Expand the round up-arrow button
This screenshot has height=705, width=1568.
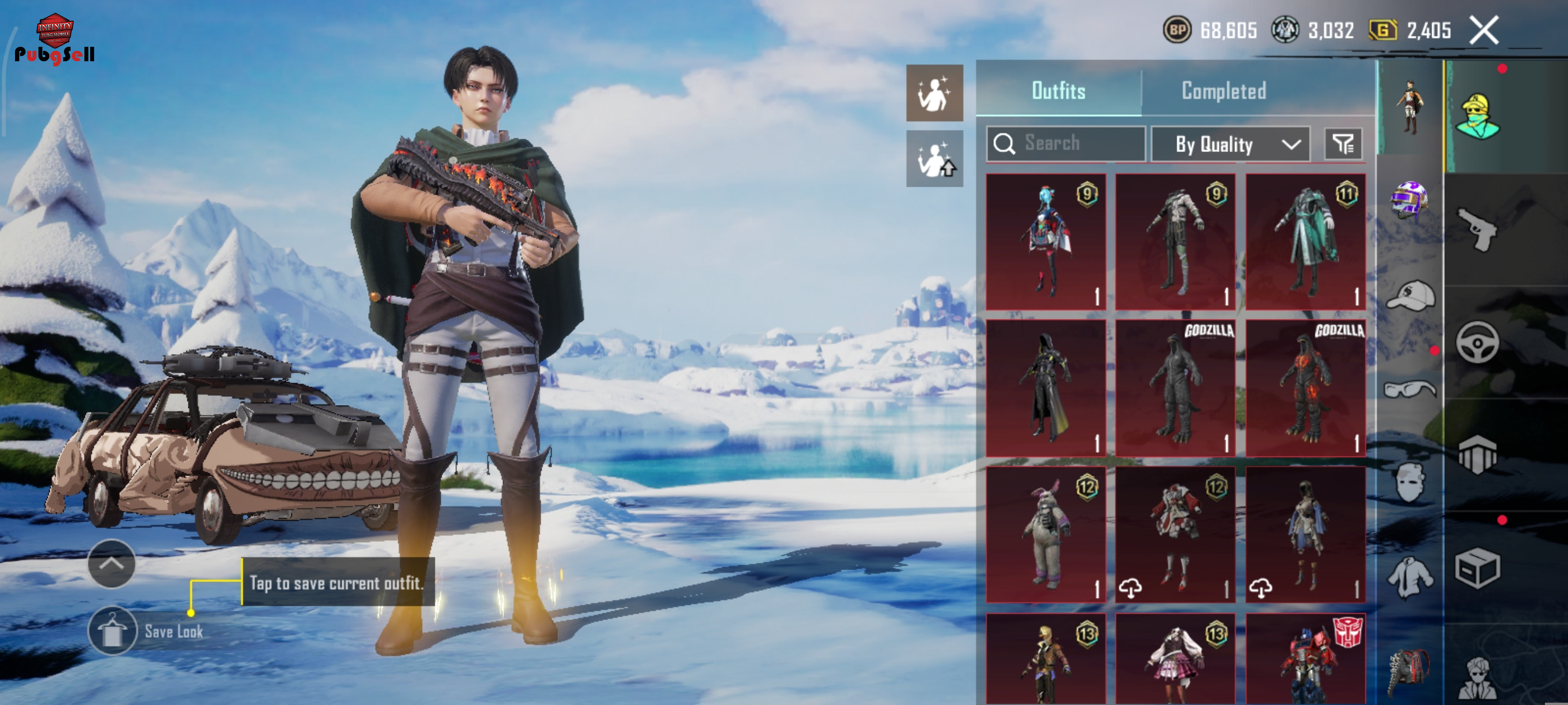(112, 563)
